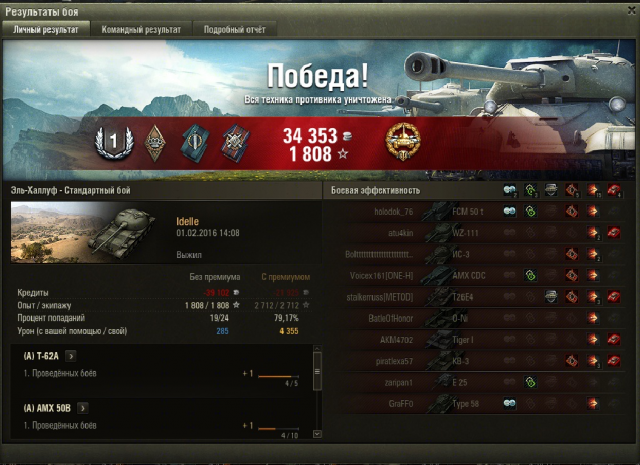640x465 pixels.
Task: Choose the atu4kin WZ-111 row
Action: point(480,233)
